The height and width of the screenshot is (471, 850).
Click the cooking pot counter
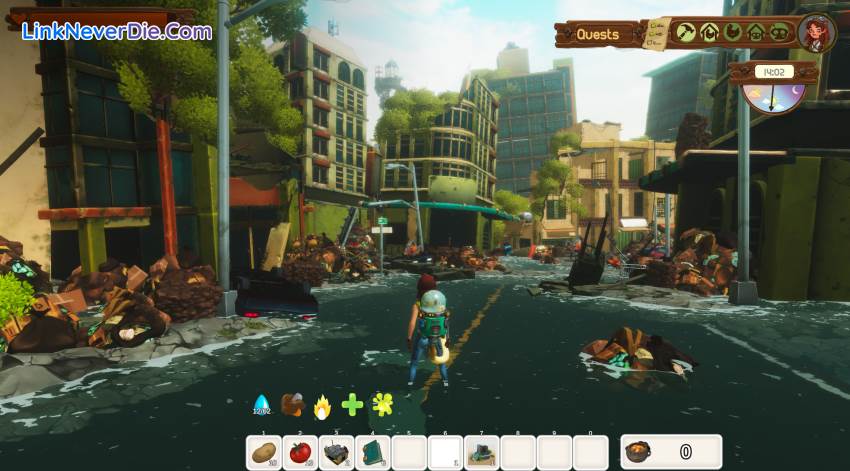(671, 452)
